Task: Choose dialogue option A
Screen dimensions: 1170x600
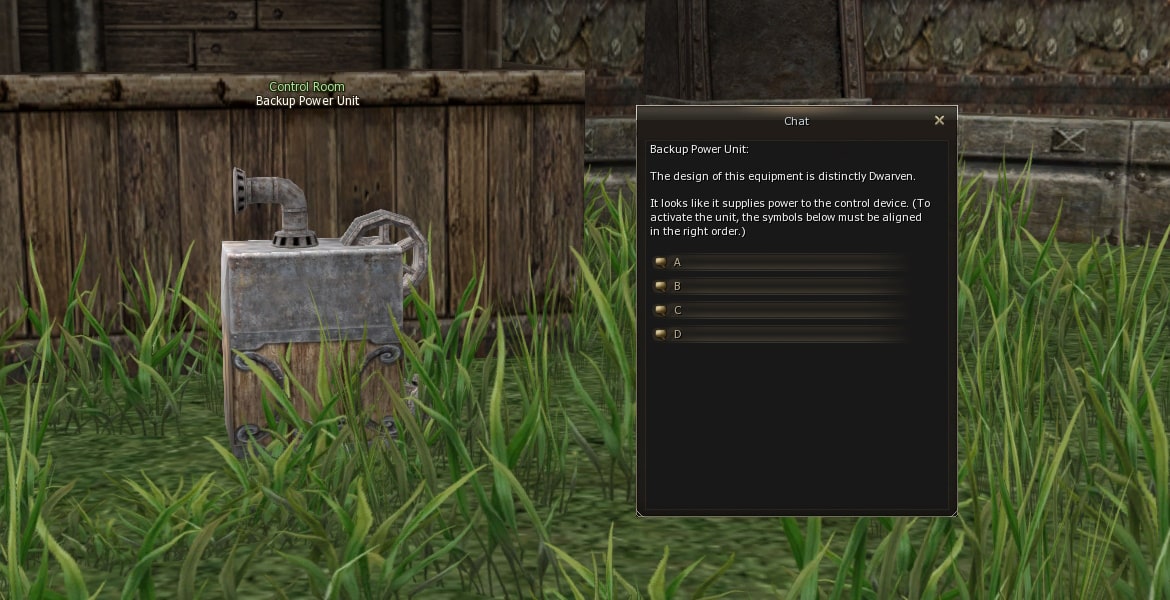Action: [x=677, y=262]
